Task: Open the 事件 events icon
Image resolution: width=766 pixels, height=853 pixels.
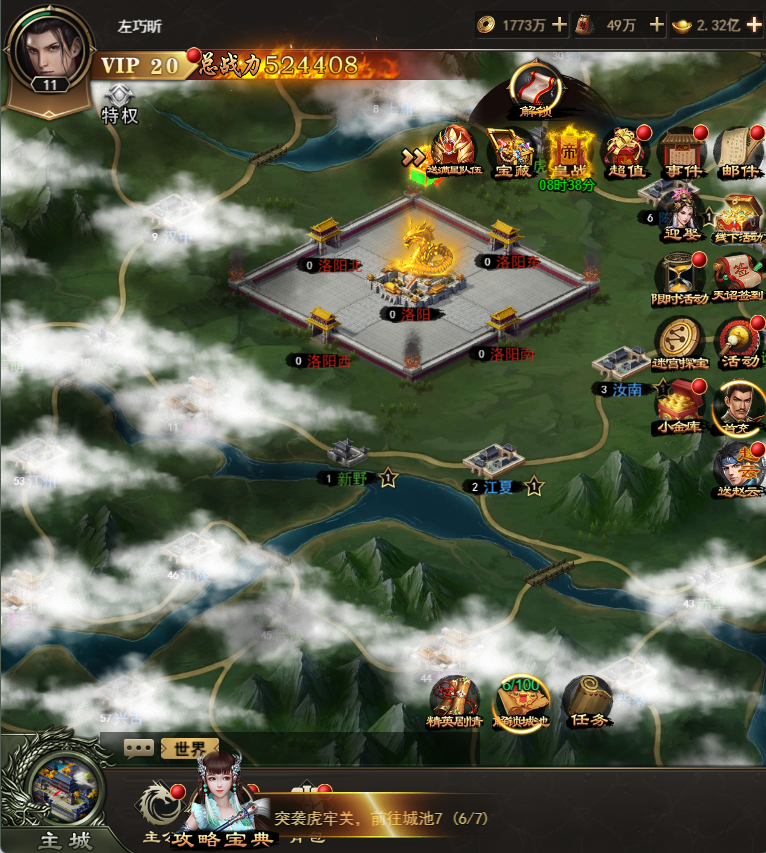Action: pos(682,152)
